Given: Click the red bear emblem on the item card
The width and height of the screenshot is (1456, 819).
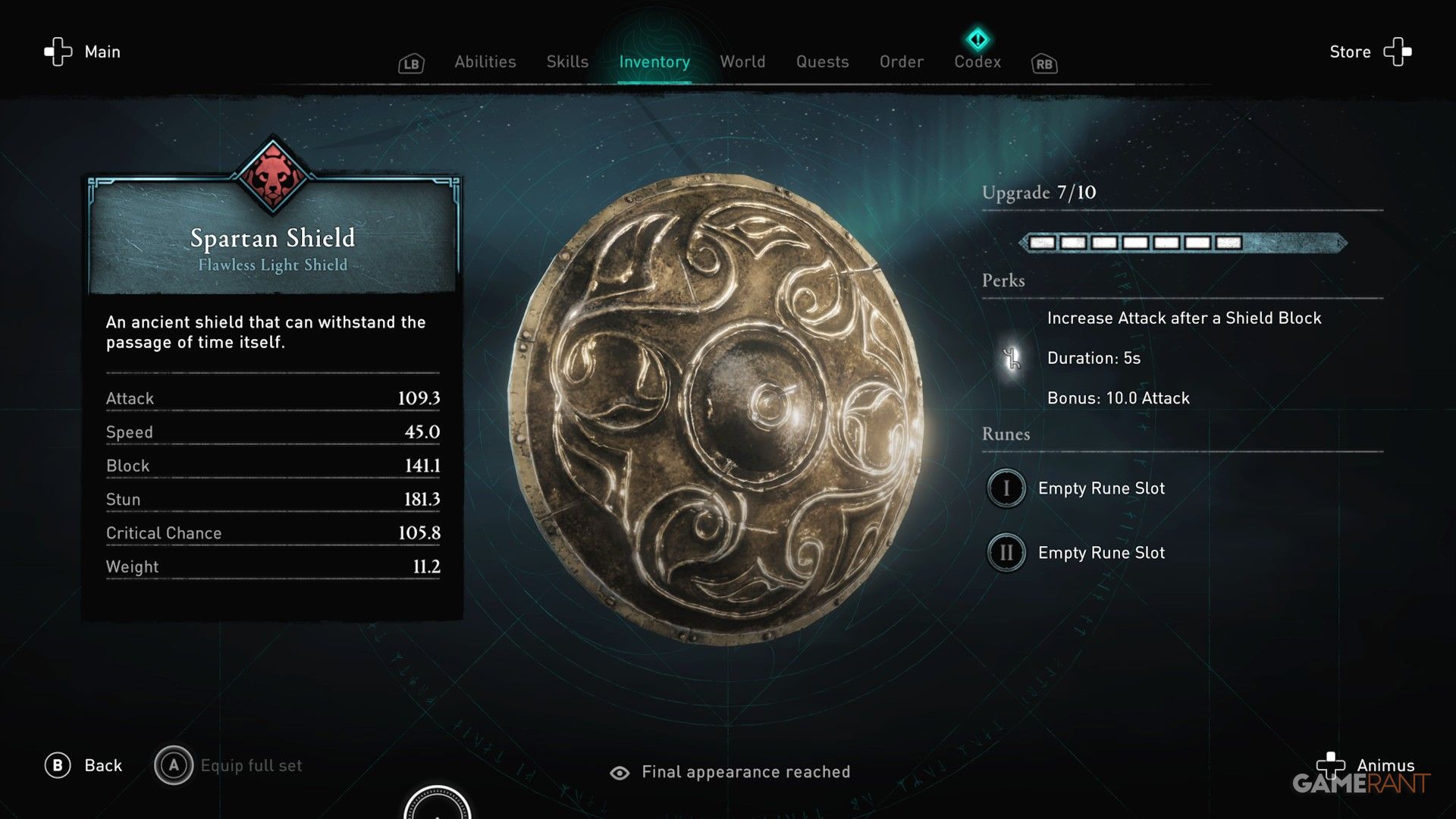Looking at the screenshot, I should pyautogui.click(x=271, y=173).
